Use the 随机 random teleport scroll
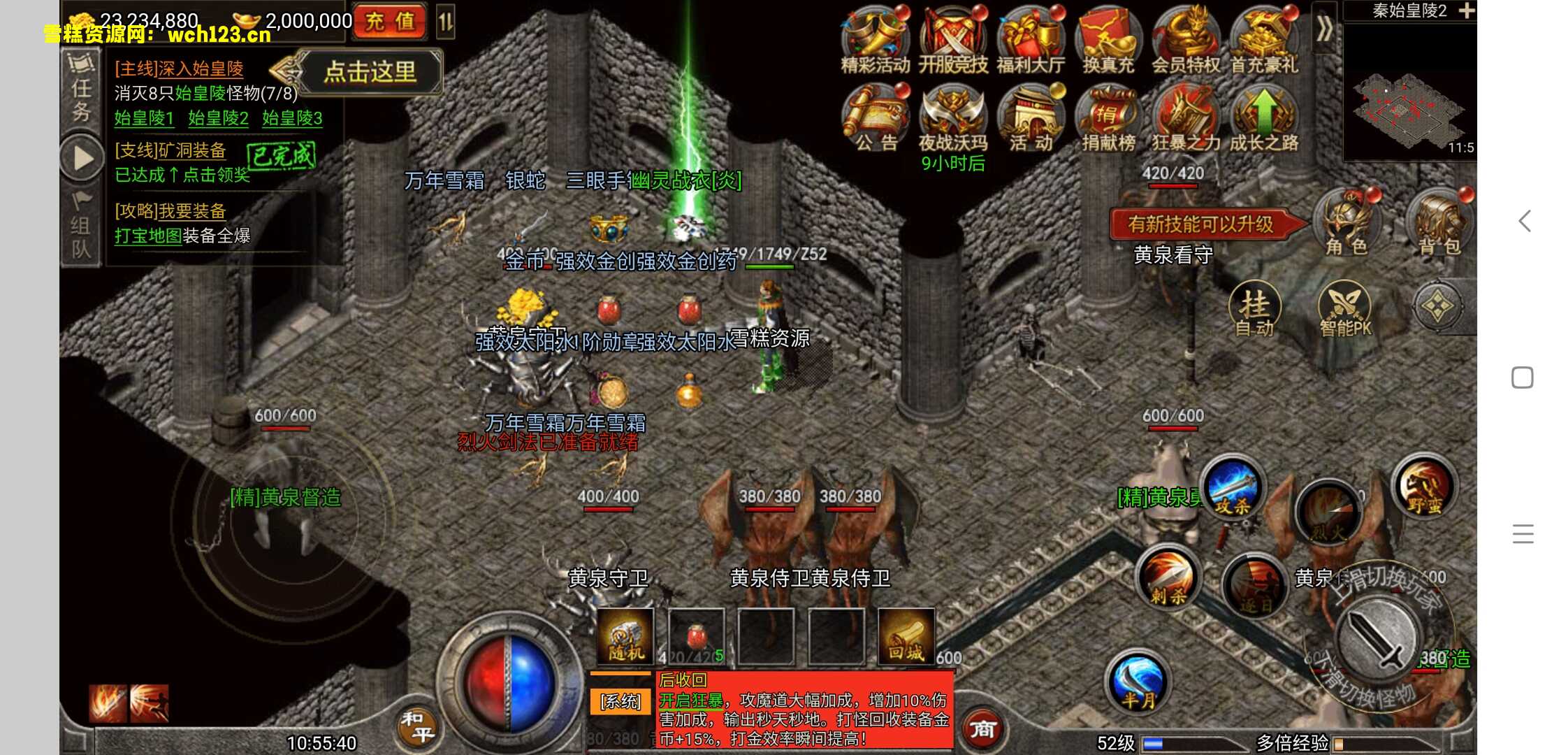The image size is (1568, 755). 625,636
